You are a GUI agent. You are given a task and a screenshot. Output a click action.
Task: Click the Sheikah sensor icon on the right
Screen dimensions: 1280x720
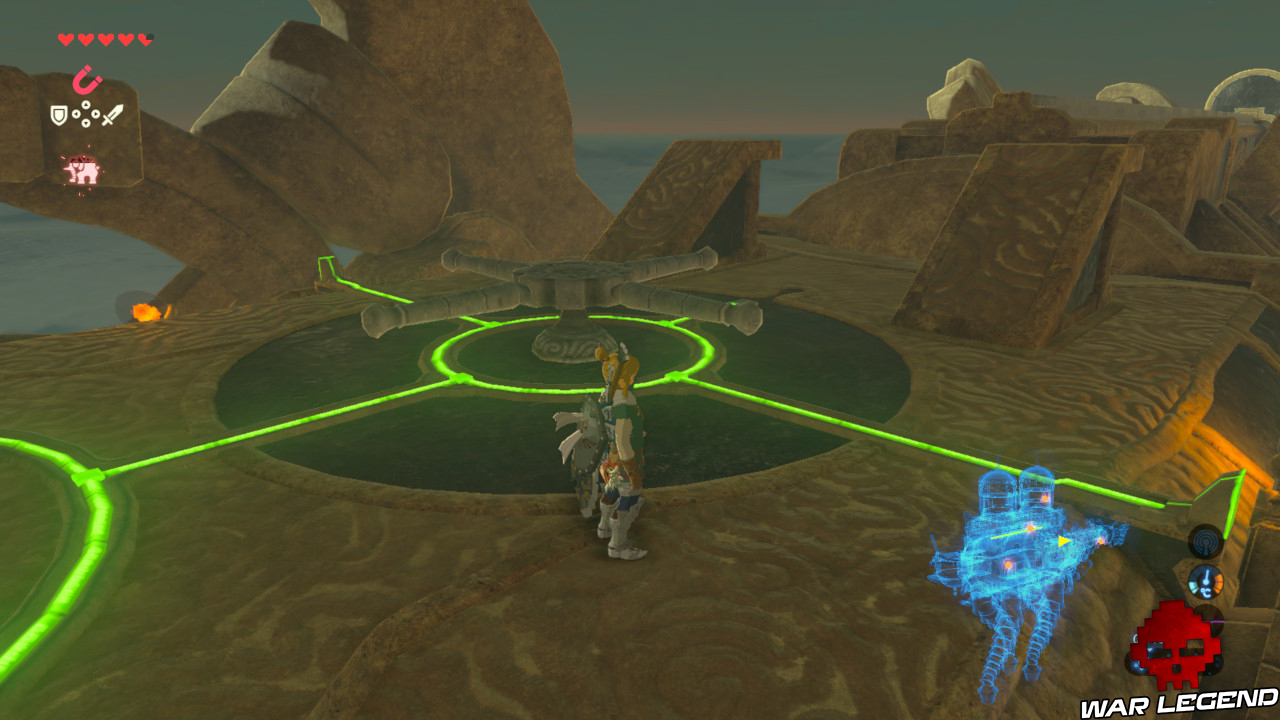click(1205, 541)
